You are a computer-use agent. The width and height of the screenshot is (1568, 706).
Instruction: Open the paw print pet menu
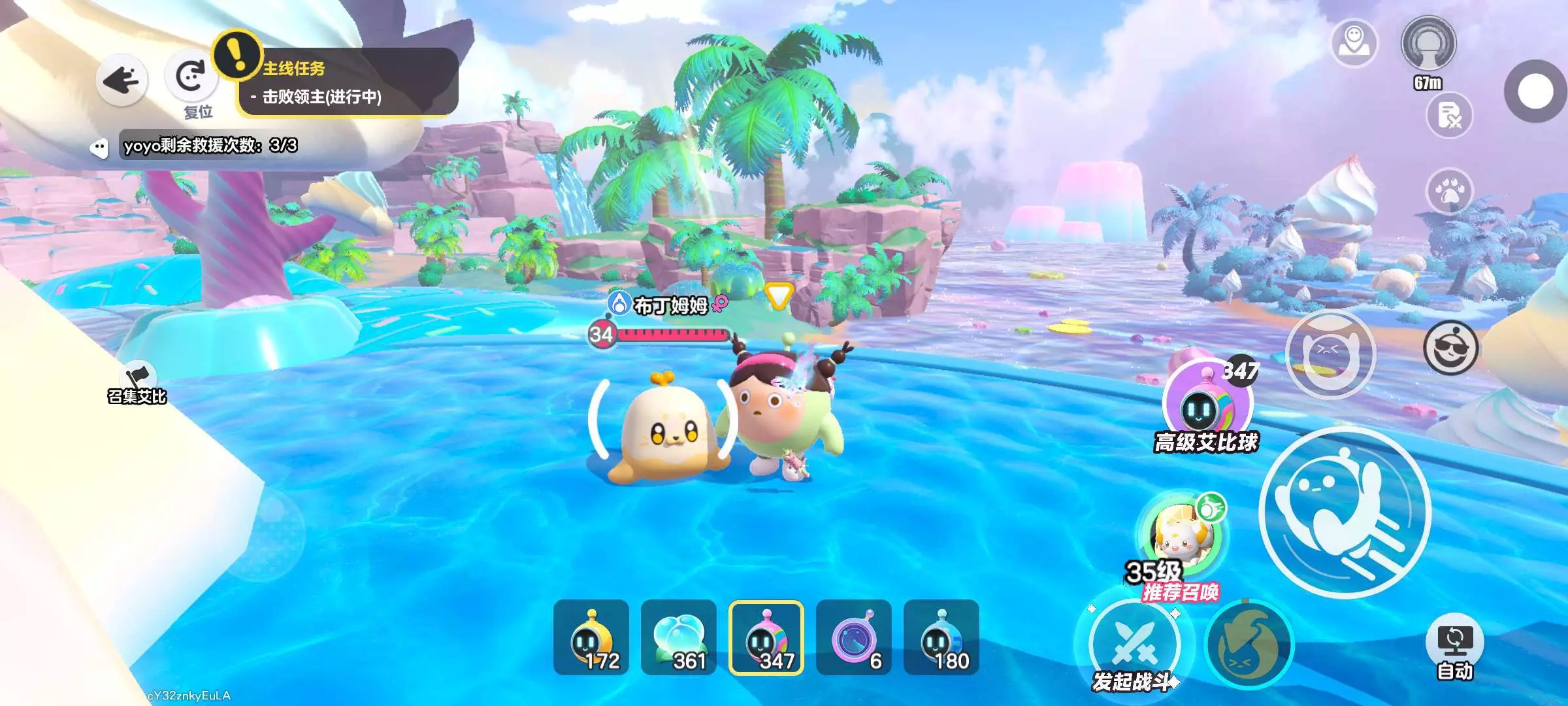(1450, 192)
